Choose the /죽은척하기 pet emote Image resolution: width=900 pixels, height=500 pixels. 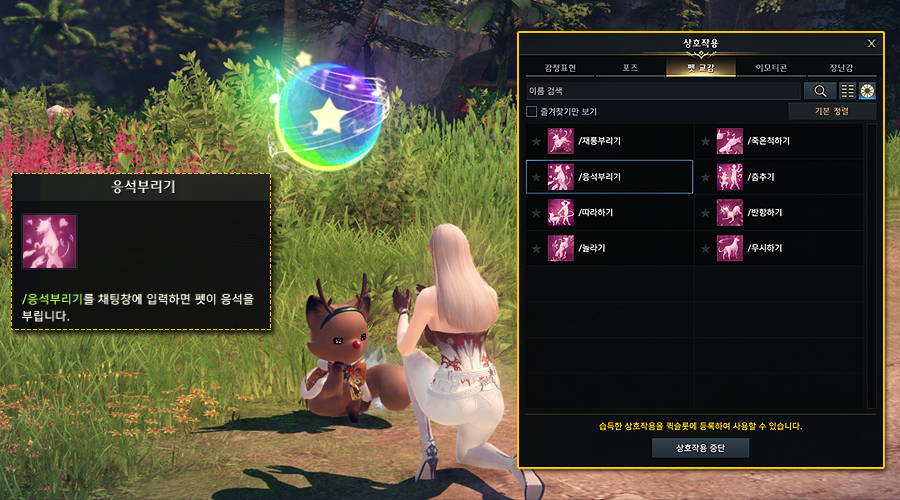point(778,141)
